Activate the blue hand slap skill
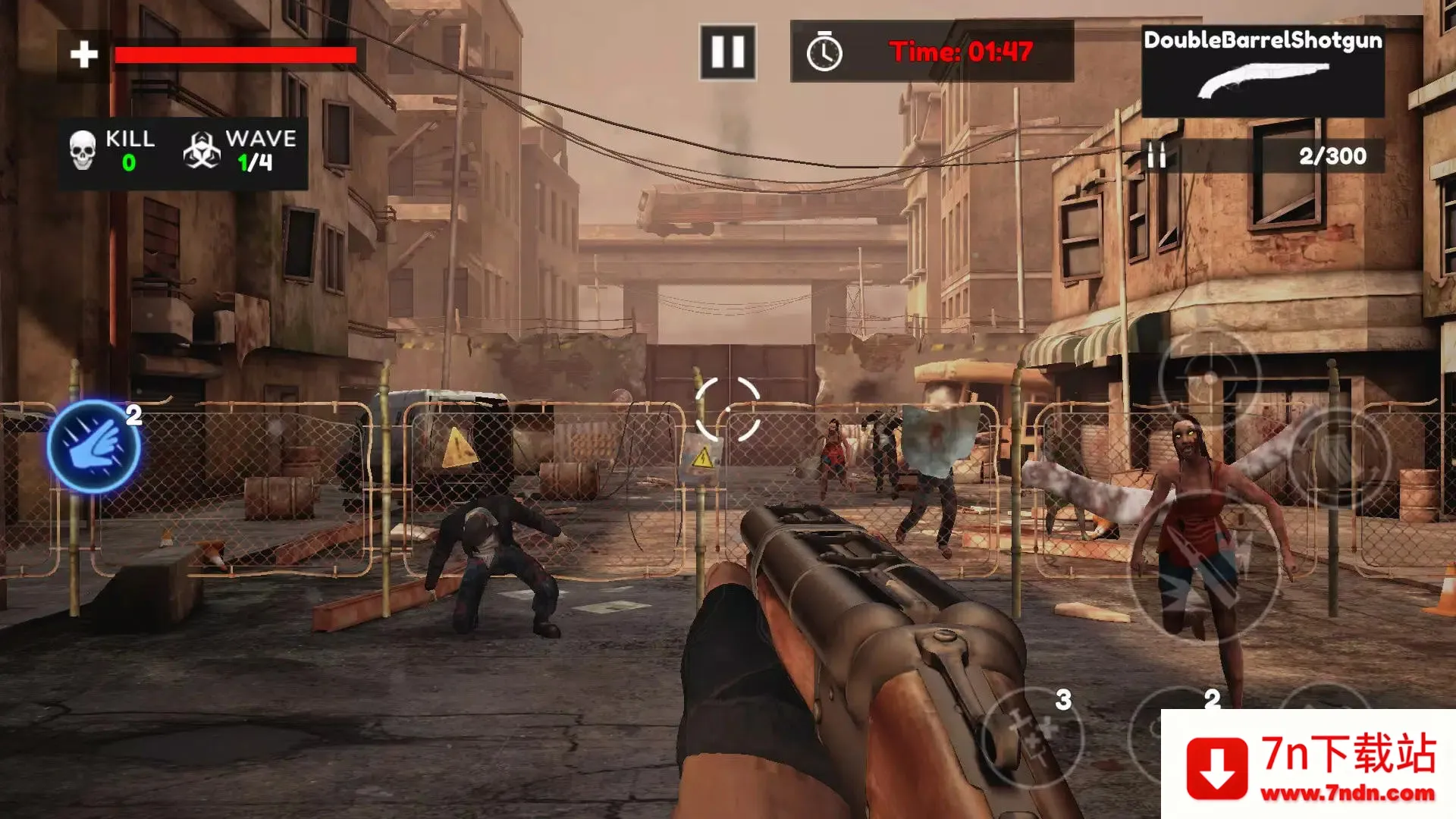Screen dimensions: 1456x819 [93, 447]
